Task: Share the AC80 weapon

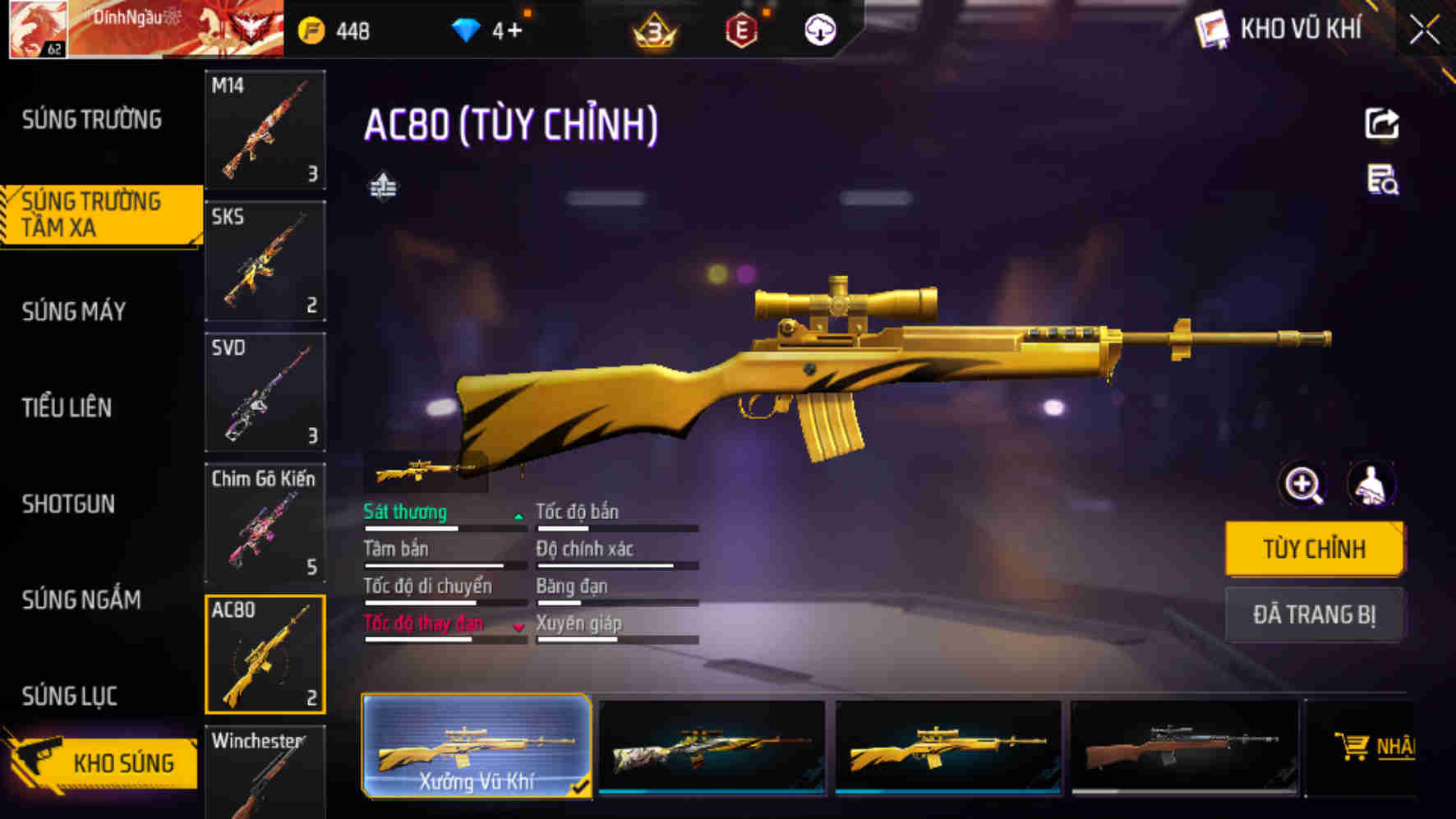Action: (x=1383, y=122)
